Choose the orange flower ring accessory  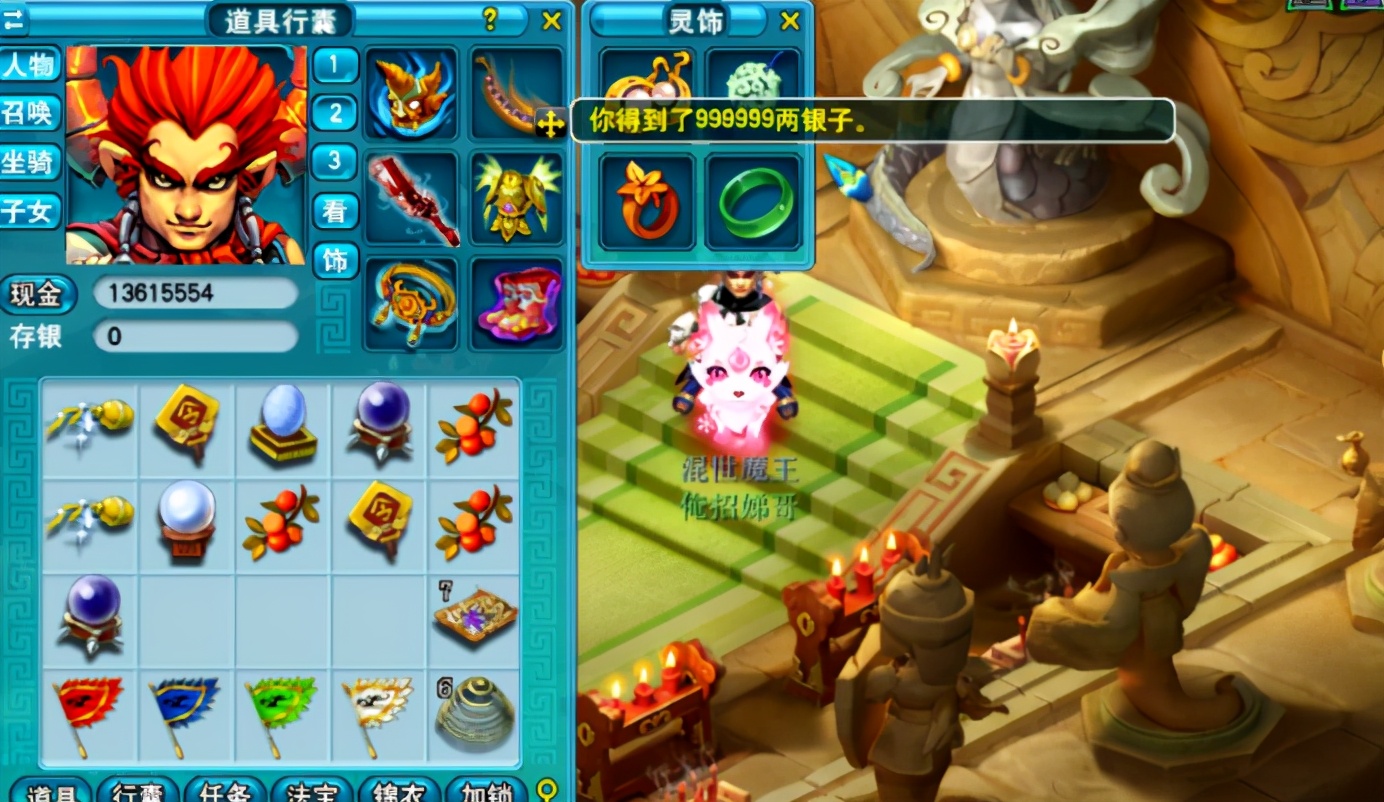648,201
